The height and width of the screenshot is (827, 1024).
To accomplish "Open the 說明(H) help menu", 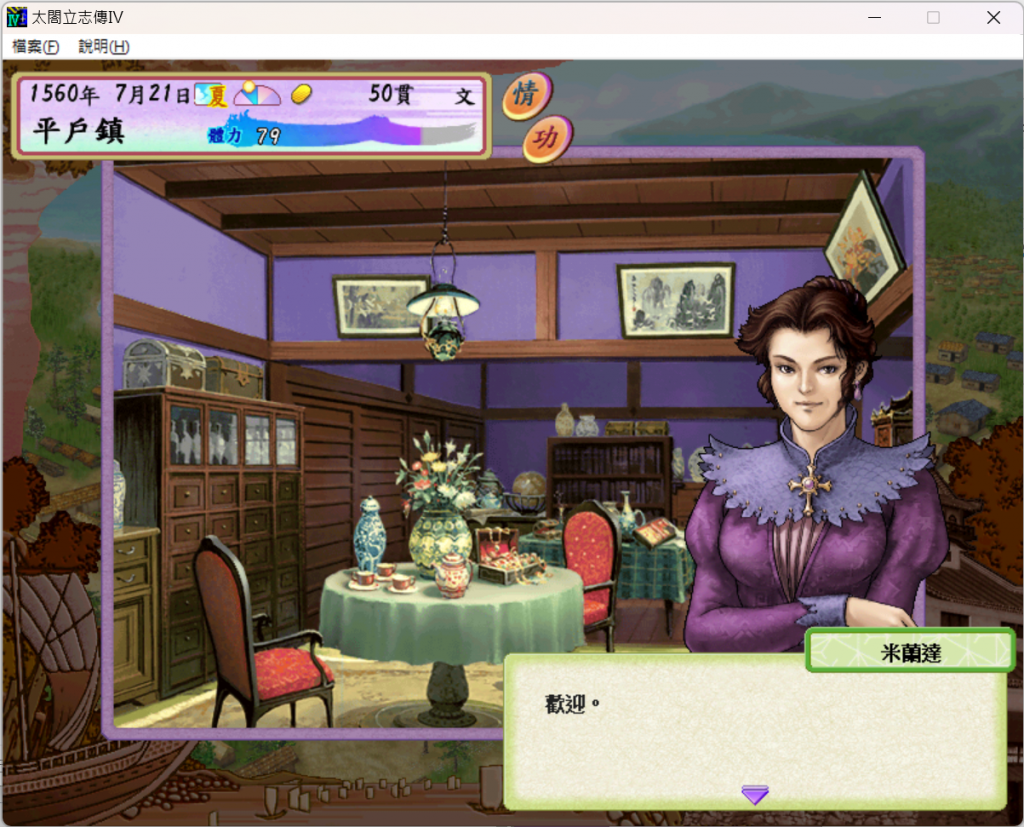I will pyautogui.click(x=104, y=47).
